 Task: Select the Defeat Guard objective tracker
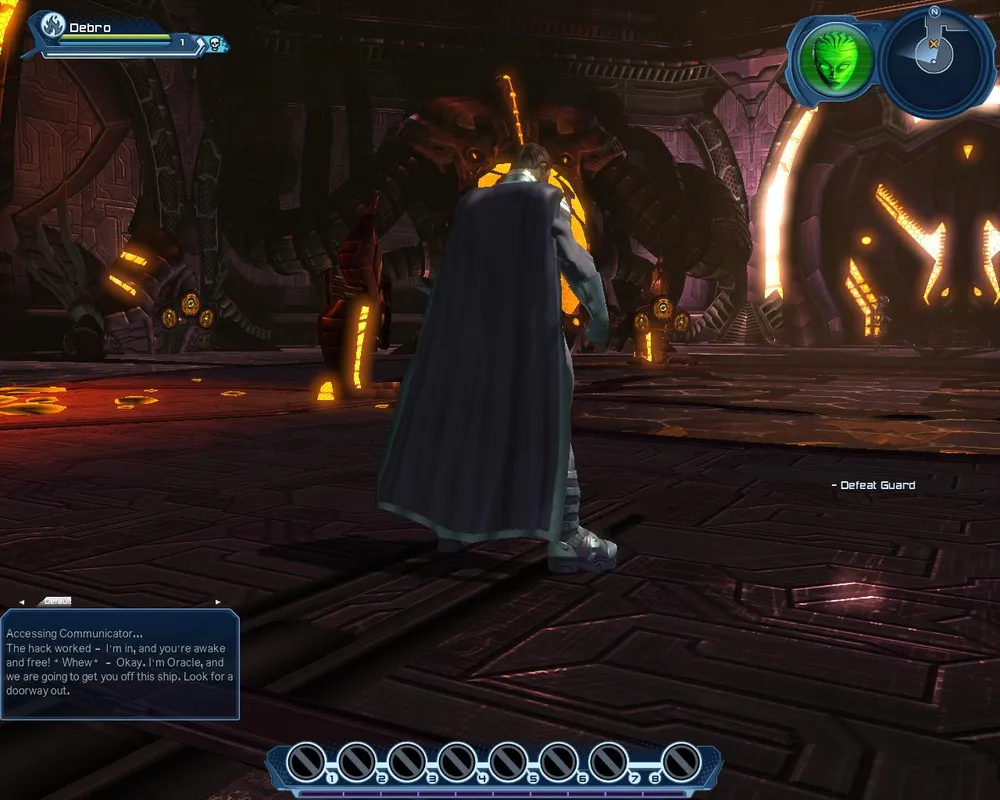point(874,485)
